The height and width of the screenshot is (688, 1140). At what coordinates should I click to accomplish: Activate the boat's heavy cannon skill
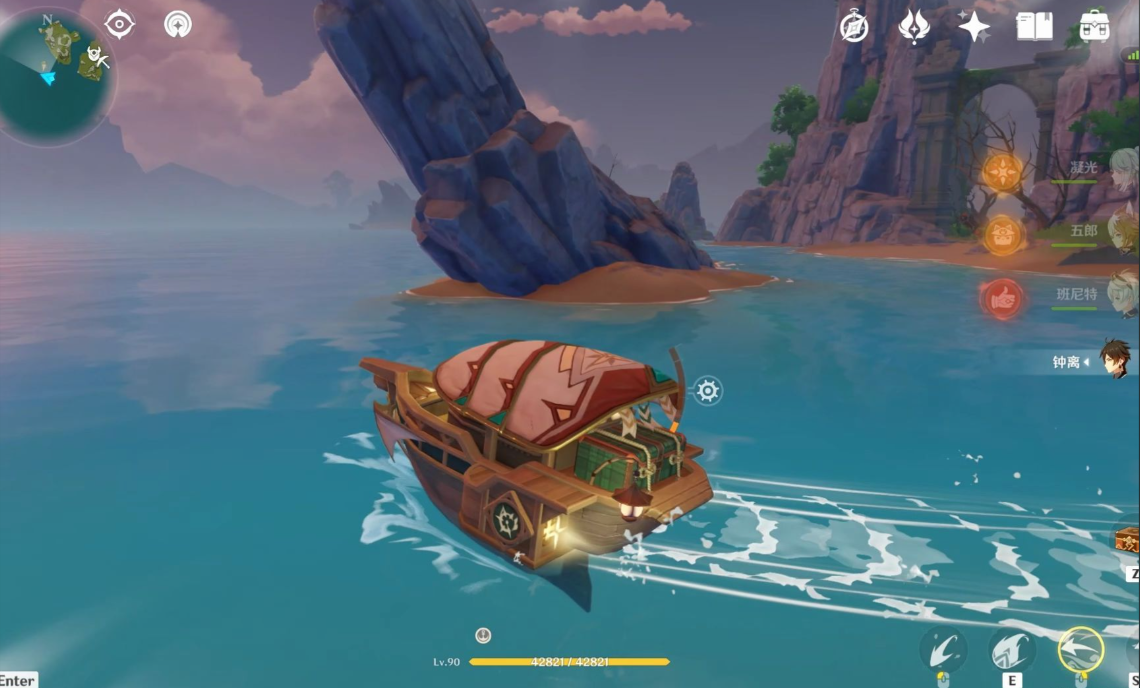(x=1012, y=649)
